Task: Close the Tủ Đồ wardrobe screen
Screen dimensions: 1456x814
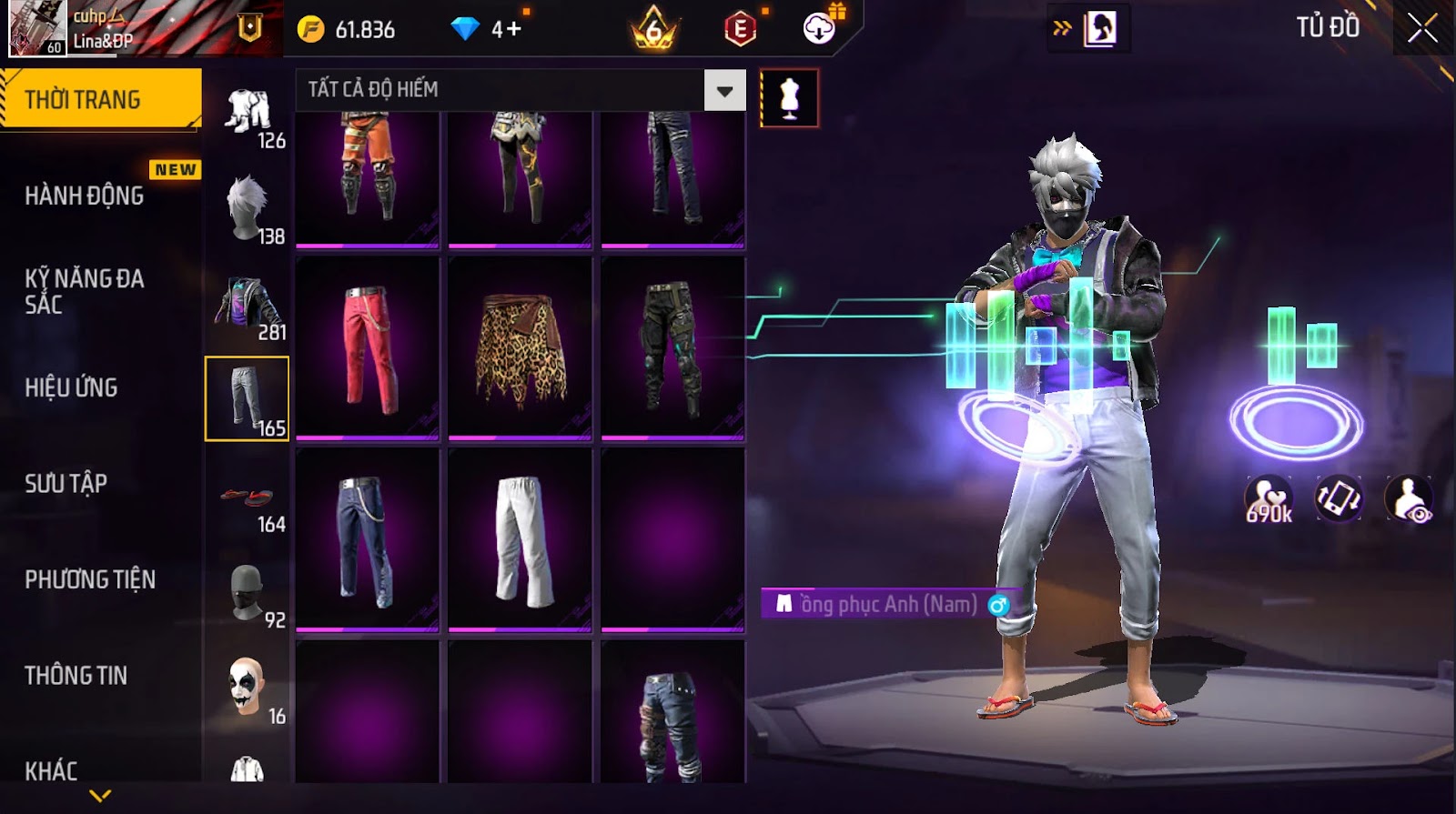Action: 1421,28
